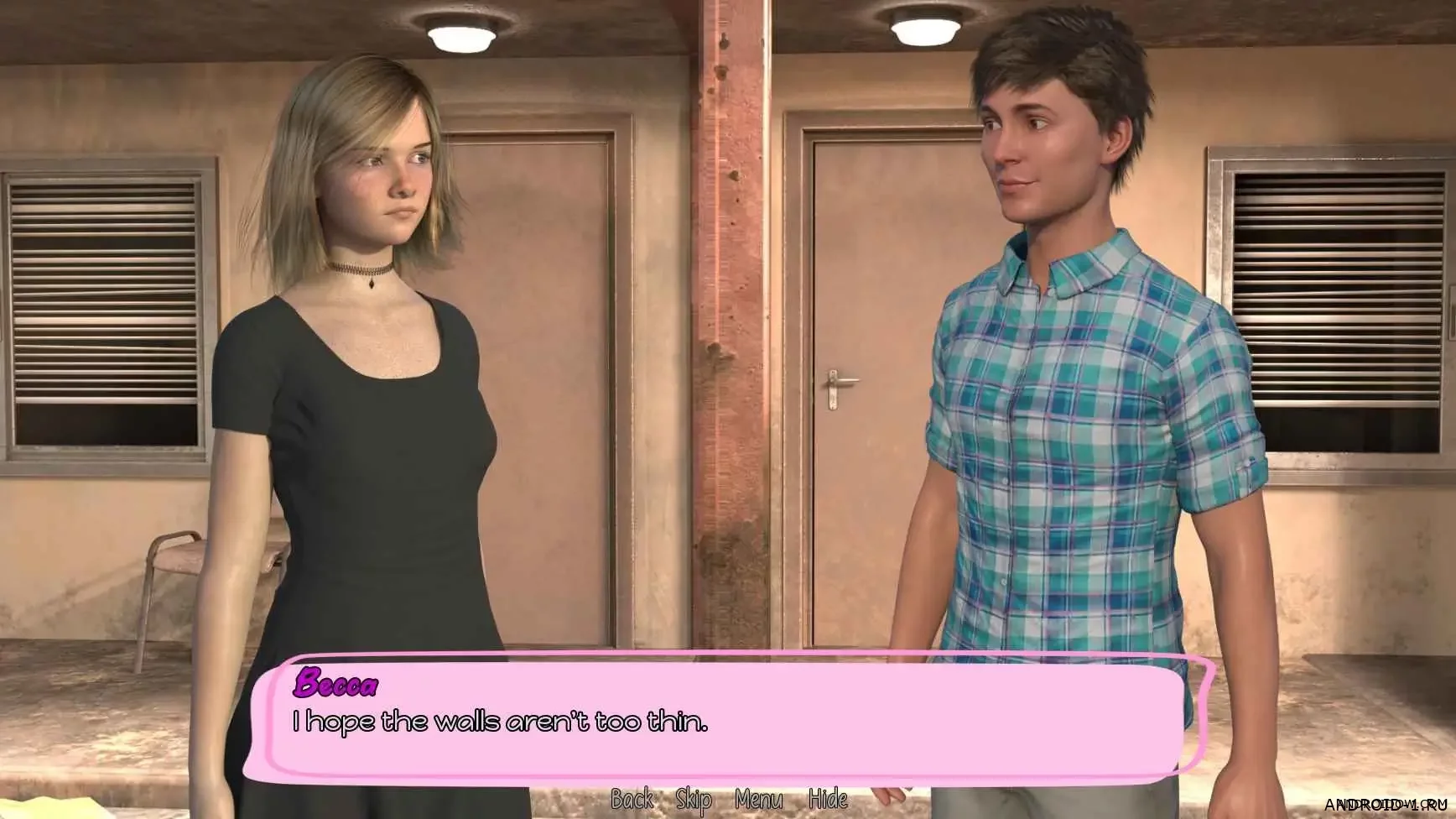This screenshot has height=819, width=1456.
Task: Hide the dialogue interface
Action: (827, 799)
